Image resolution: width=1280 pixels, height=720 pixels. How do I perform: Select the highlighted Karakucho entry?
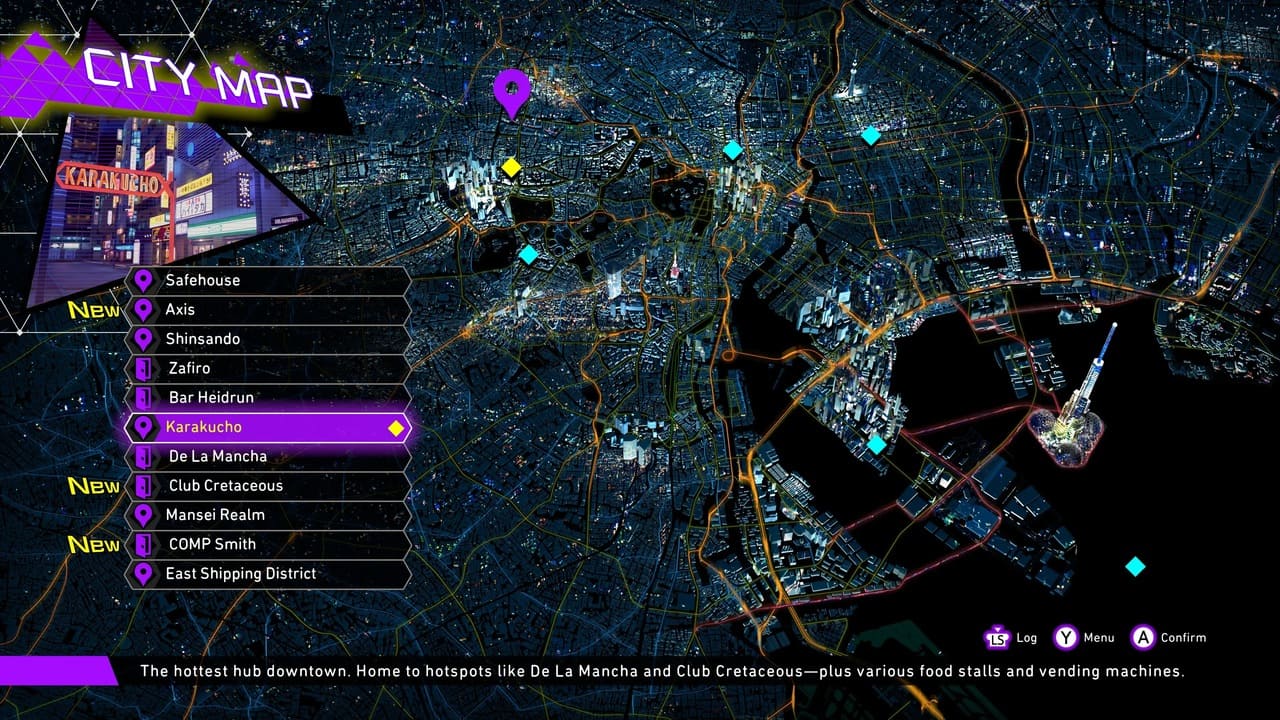(266, 427)
